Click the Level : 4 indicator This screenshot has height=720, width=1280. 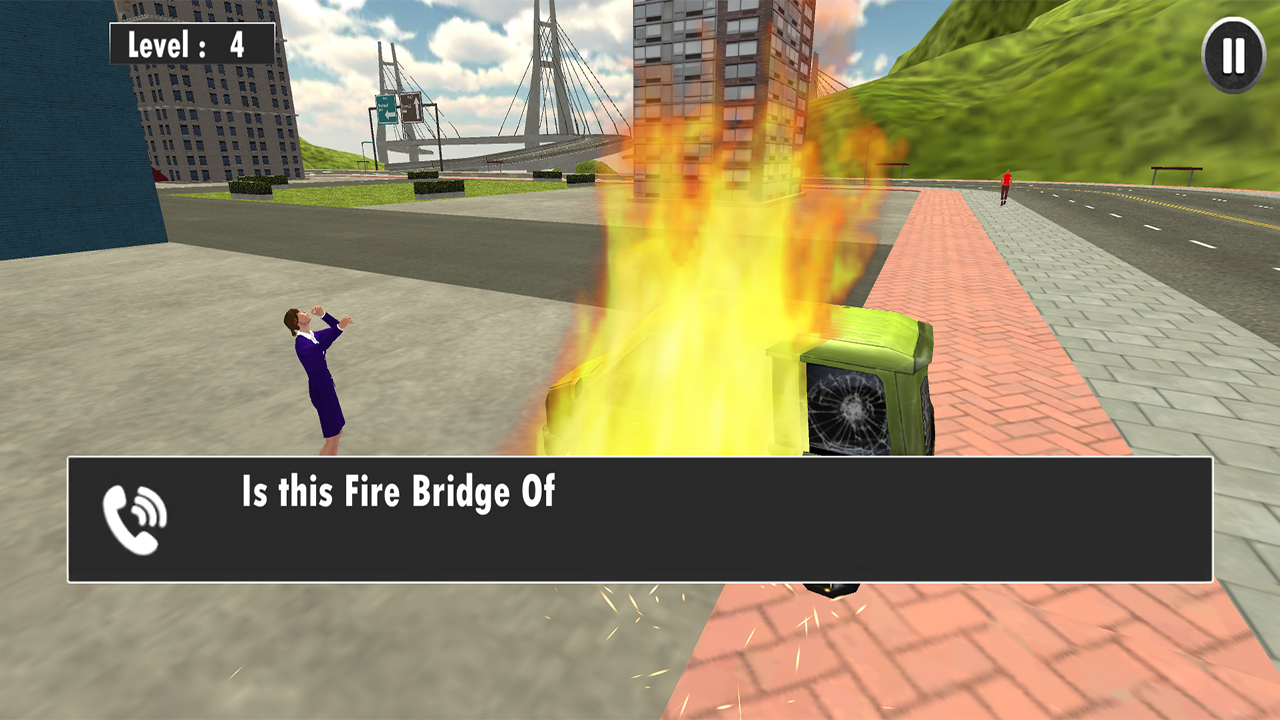(x=192, y=42)
